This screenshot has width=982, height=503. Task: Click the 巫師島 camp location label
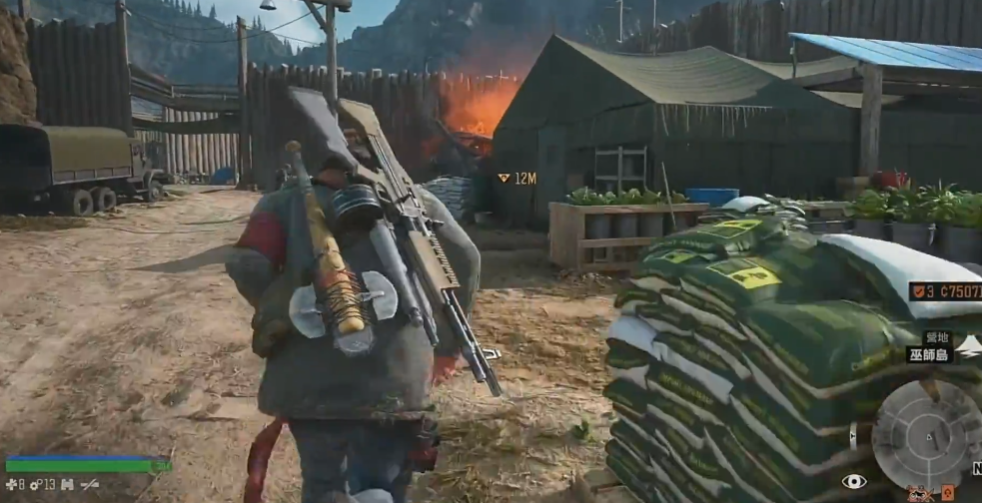929,354
